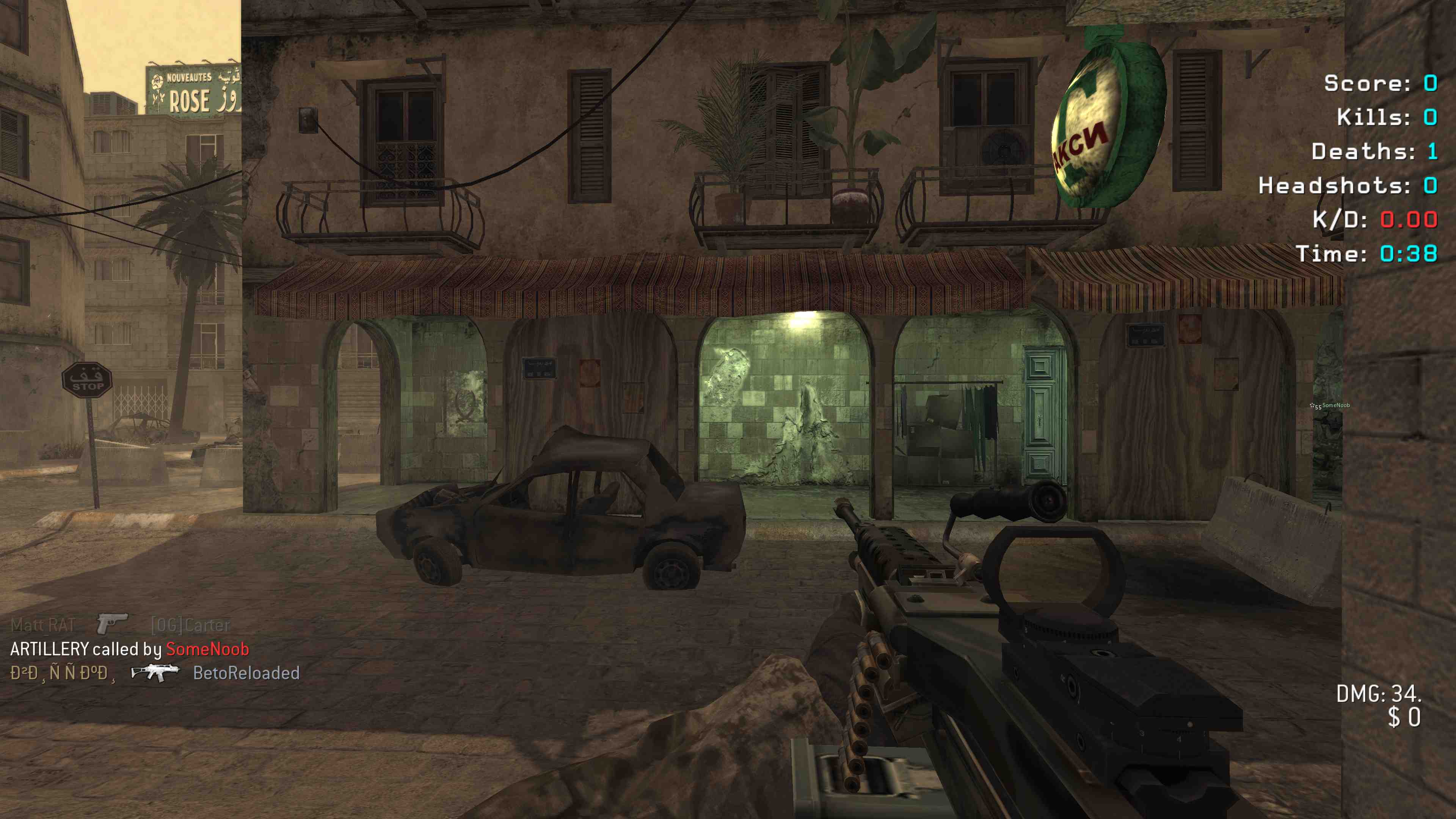1456x819 pixels.
Task: Select red SomeNoob name in artillery message
Action: [x=207, y=649]
